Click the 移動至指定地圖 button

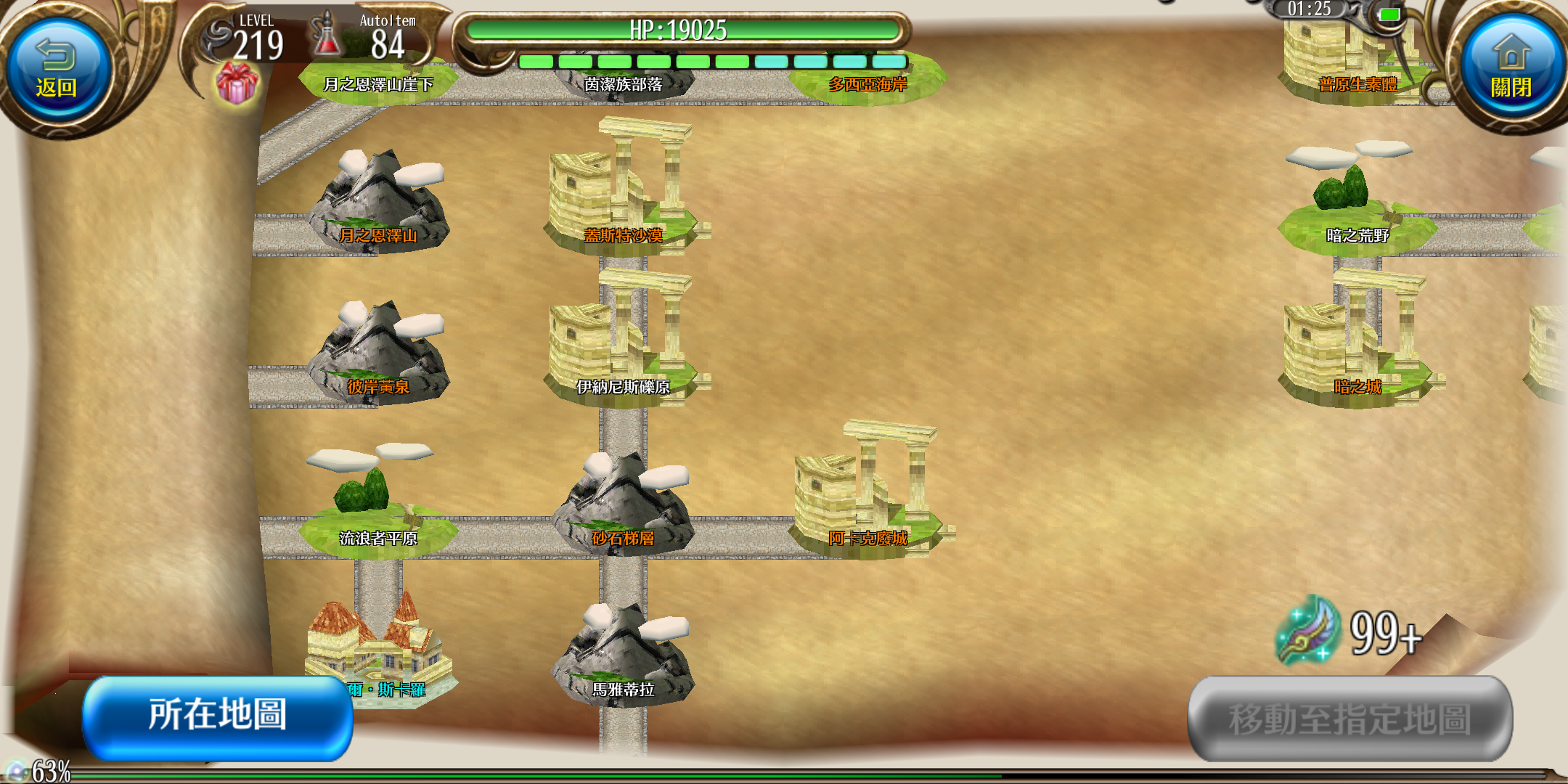pyautogui.click(x=1349, y=719)
